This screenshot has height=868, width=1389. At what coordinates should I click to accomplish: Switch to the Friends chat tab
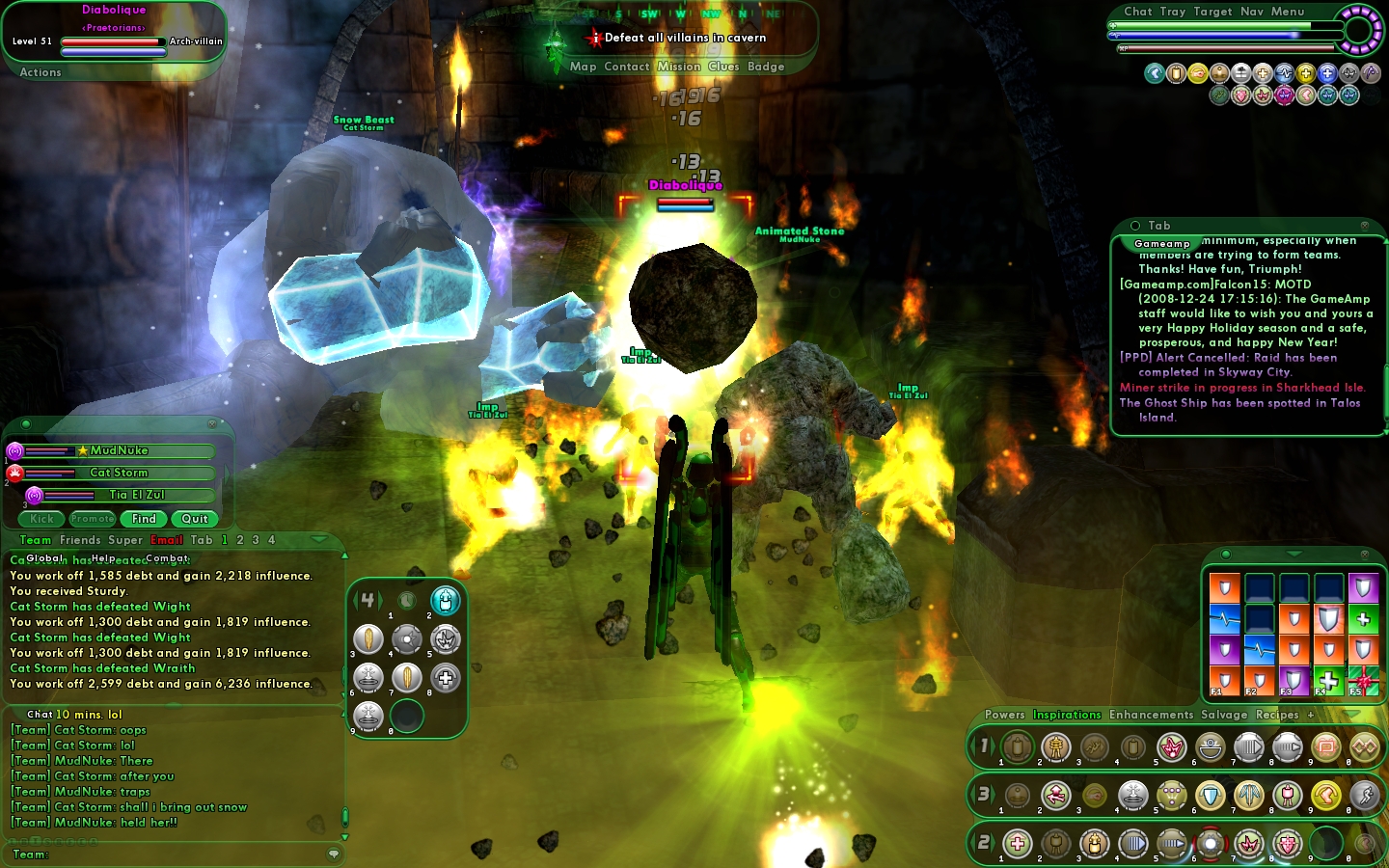pos(80,540)
